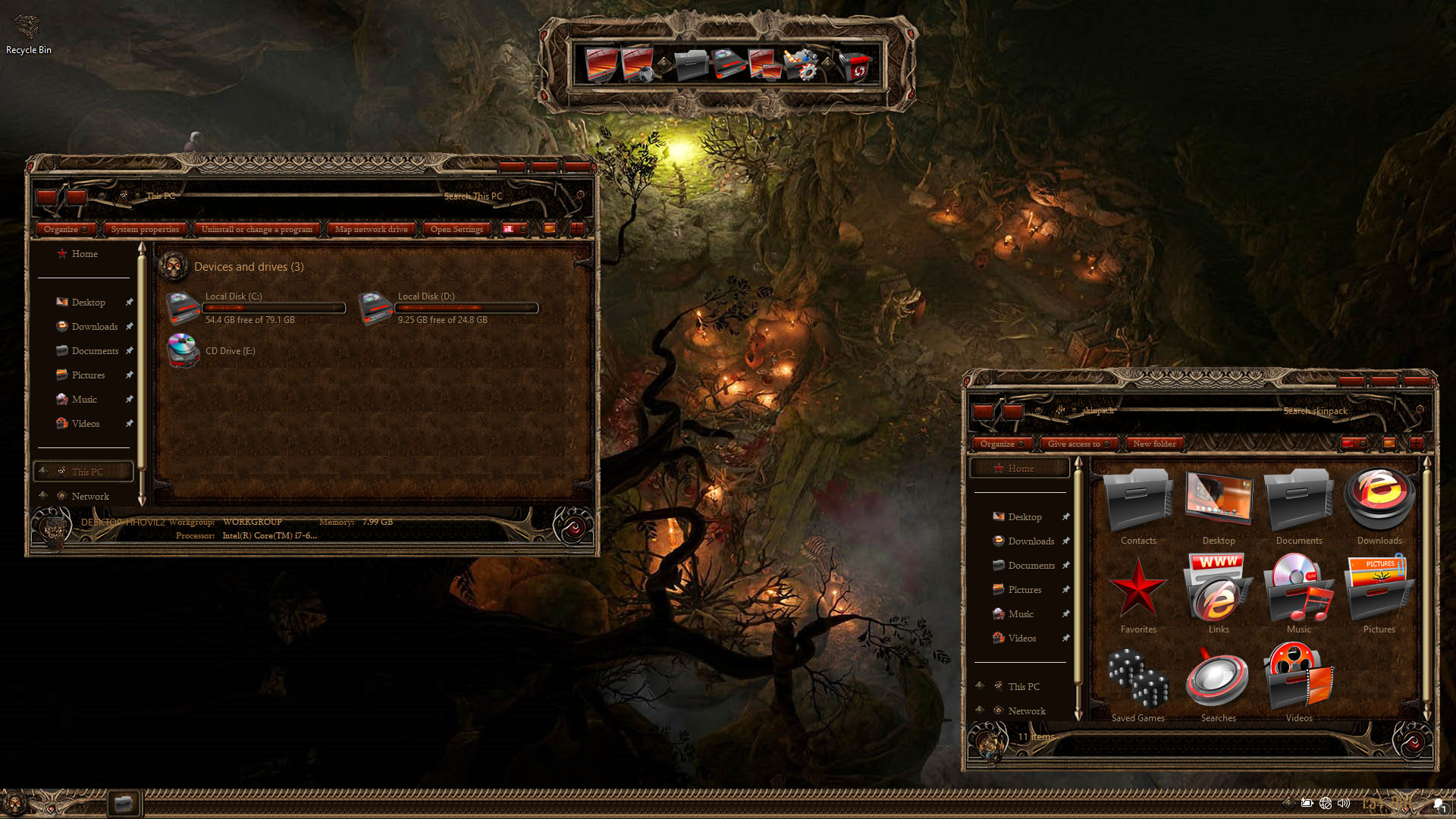1456x819 pixels.
Task: Open the Give access to dropdown
Action: click(x=1078, y=444)
